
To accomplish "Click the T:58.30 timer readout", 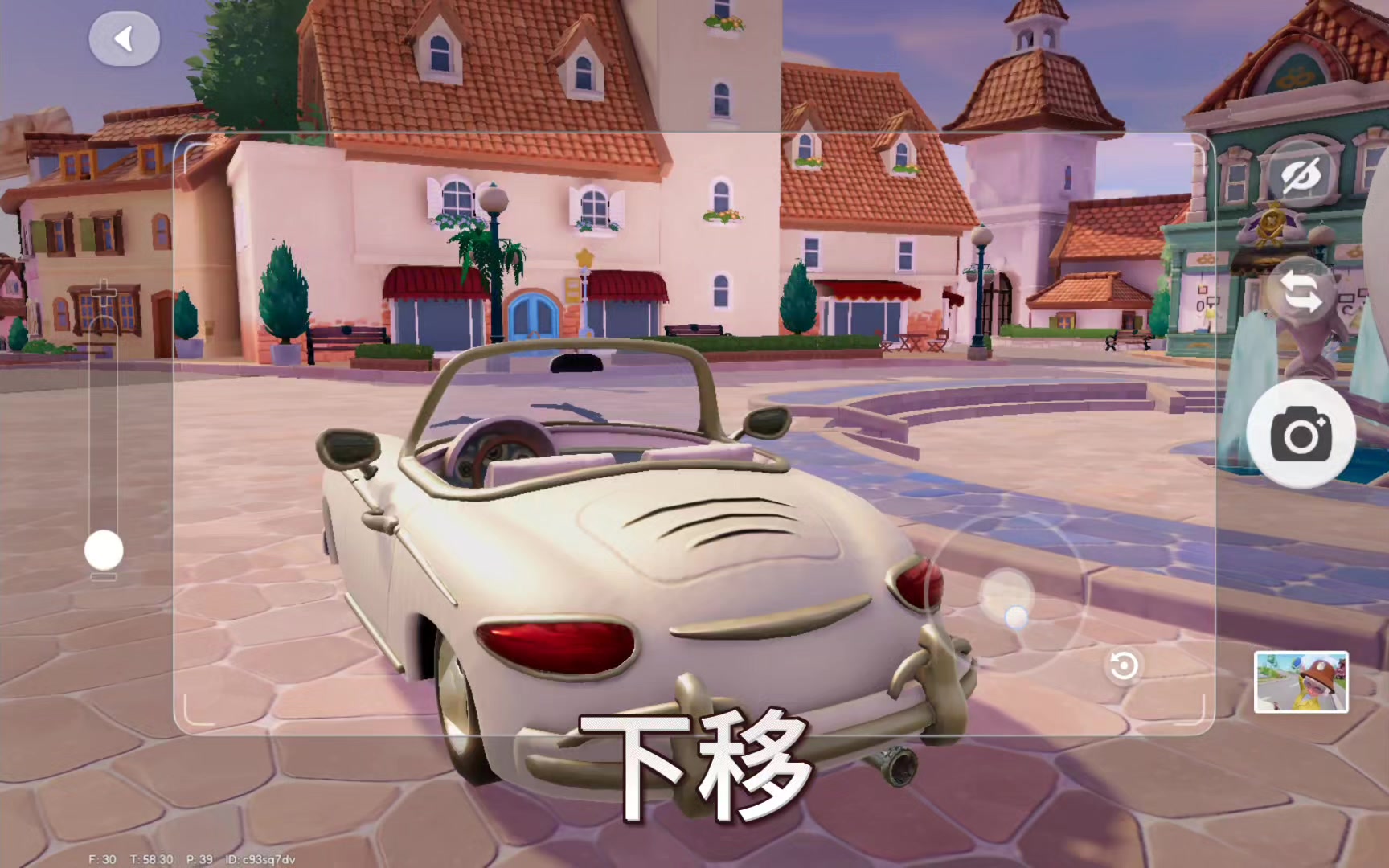I will click(153, 858).
